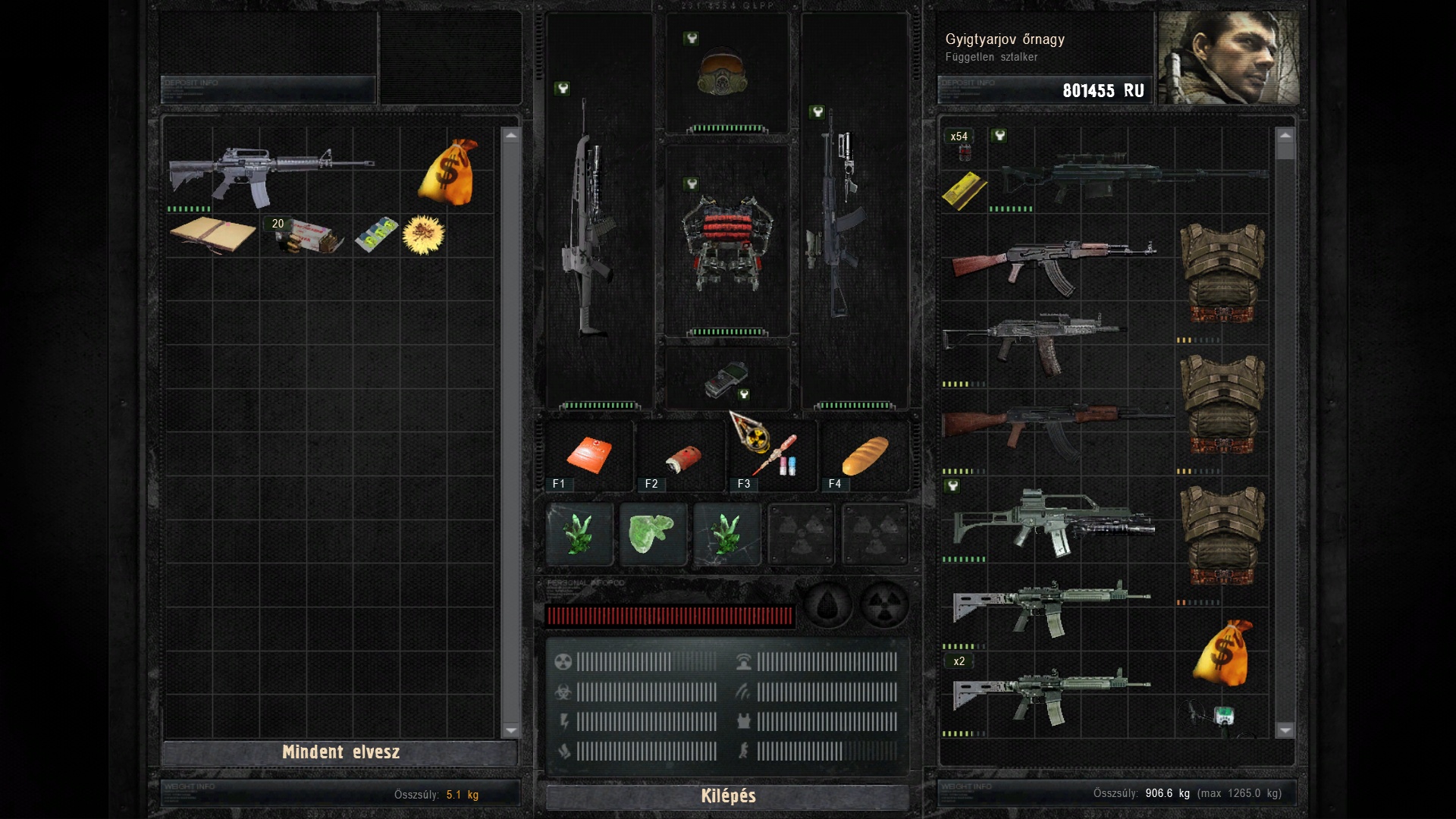Click the inventory scrollbar down arrow
Screen dimensions: 1456x819
click(x=1285, y=730)
